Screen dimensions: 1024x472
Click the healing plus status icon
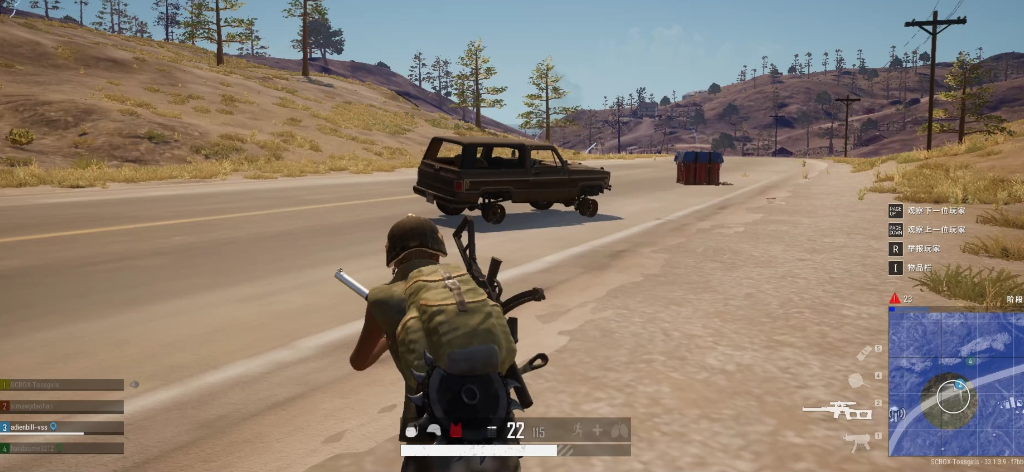pyautogui.click(x=598, y=431)
